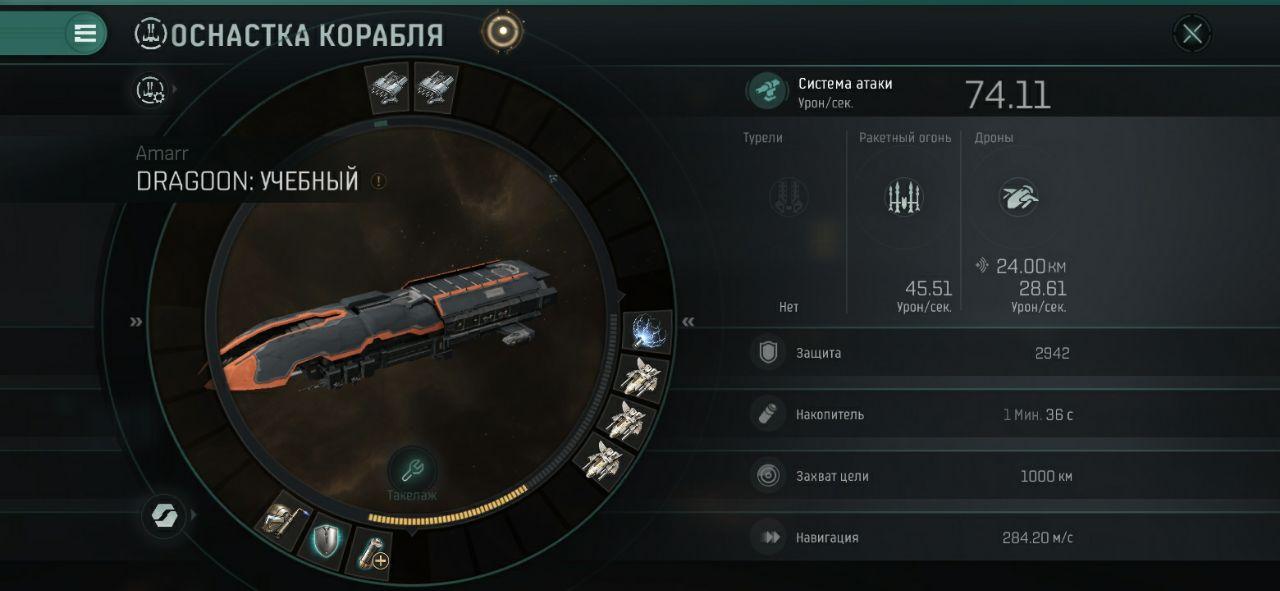Expand the Захват цели targeting row
The image size is (1280, 591).
coord(910,476)
